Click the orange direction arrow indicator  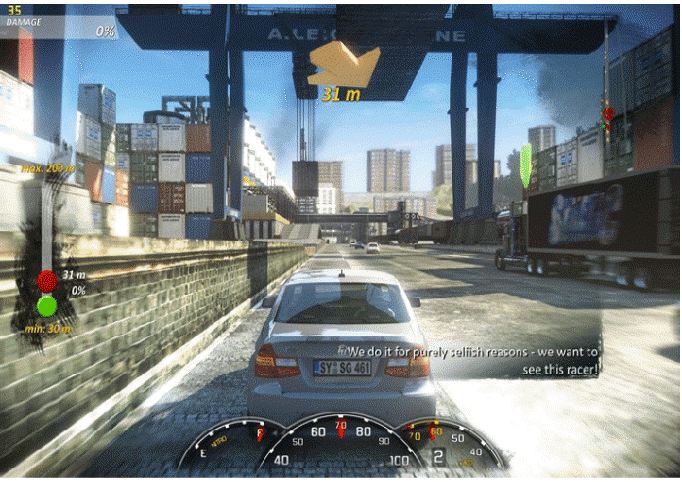pyautogui.click(x=342, y=64)
